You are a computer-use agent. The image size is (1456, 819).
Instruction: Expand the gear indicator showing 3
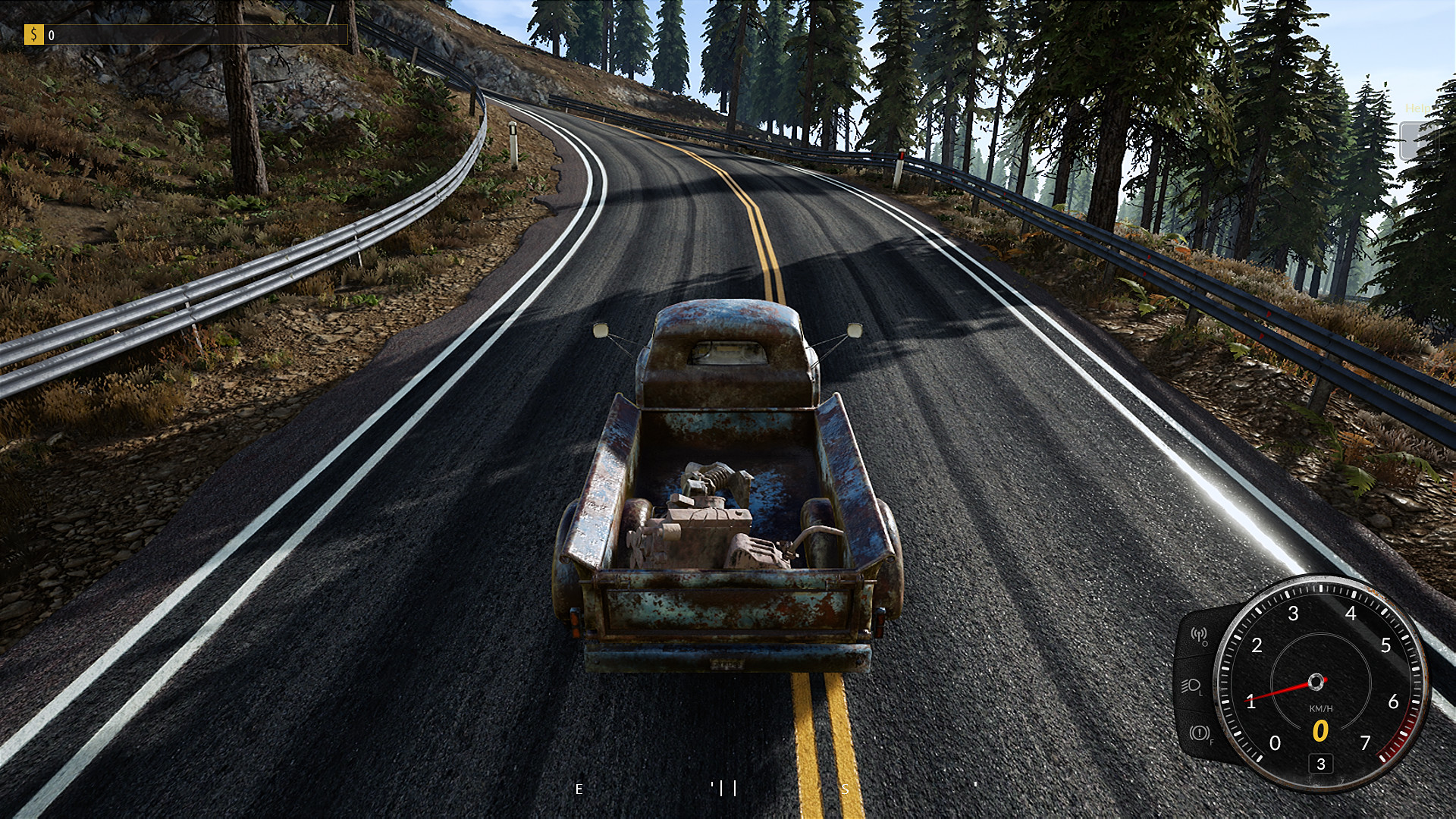1321,764
